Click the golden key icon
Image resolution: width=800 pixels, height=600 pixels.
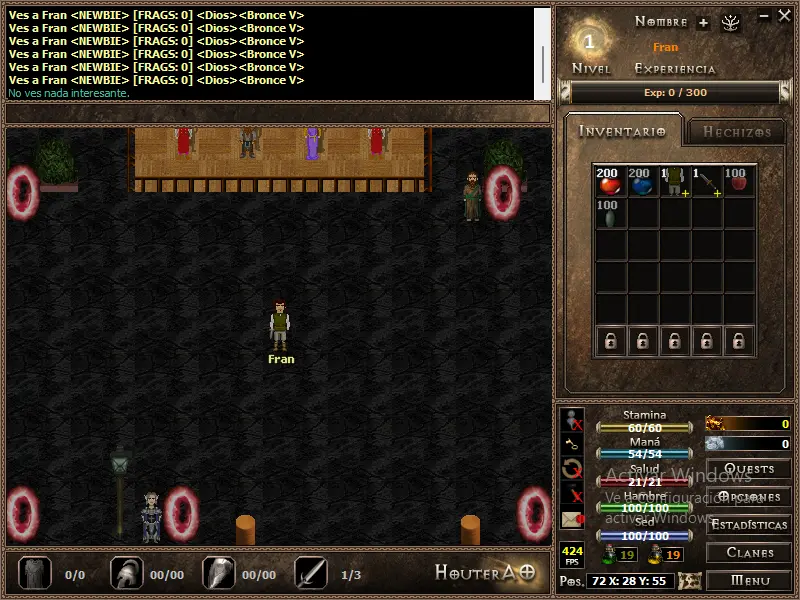[572, 443]
